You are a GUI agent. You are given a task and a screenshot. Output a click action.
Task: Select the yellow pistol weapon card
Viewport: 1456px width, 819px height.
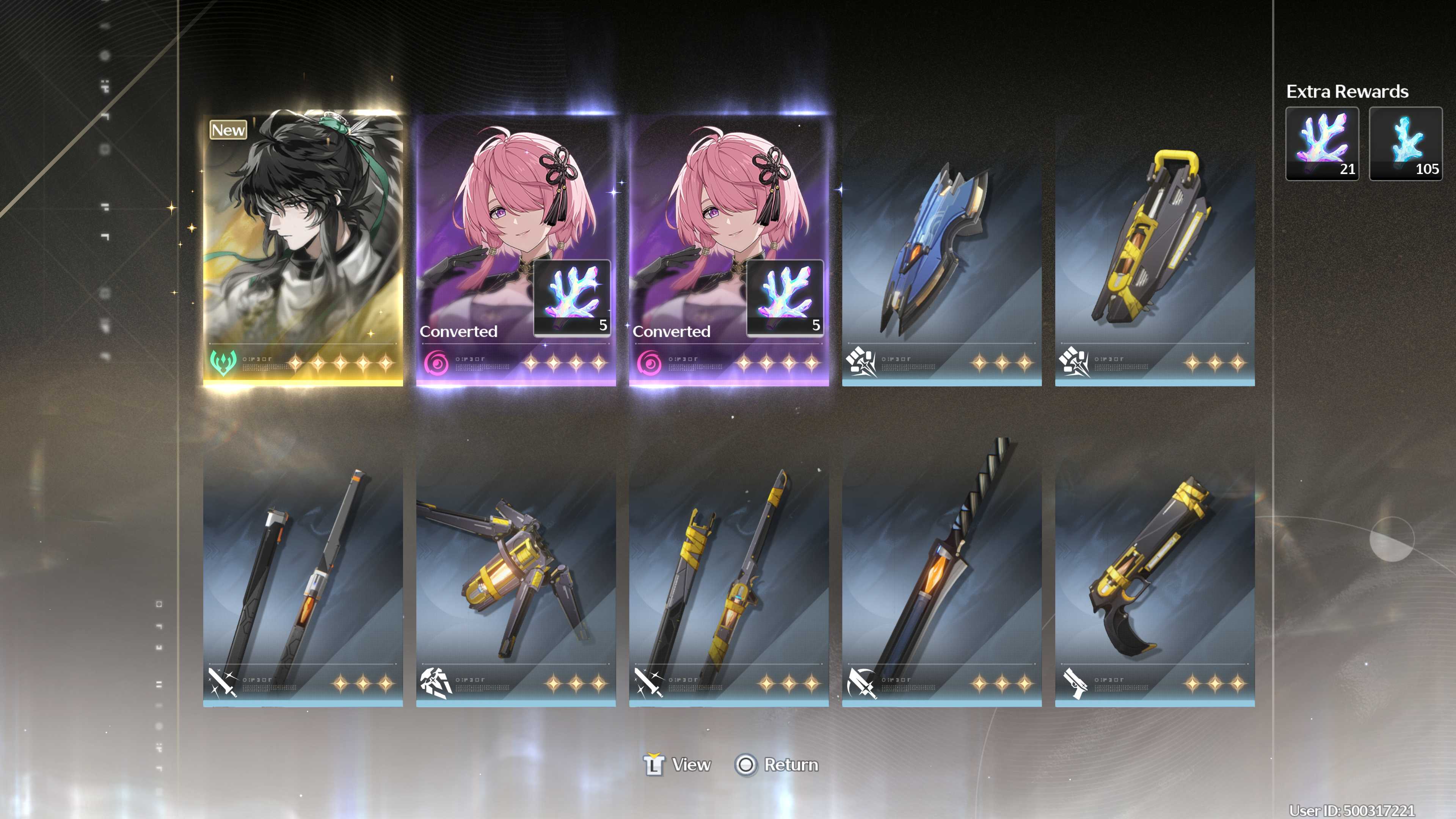[x=1155, y=576]
